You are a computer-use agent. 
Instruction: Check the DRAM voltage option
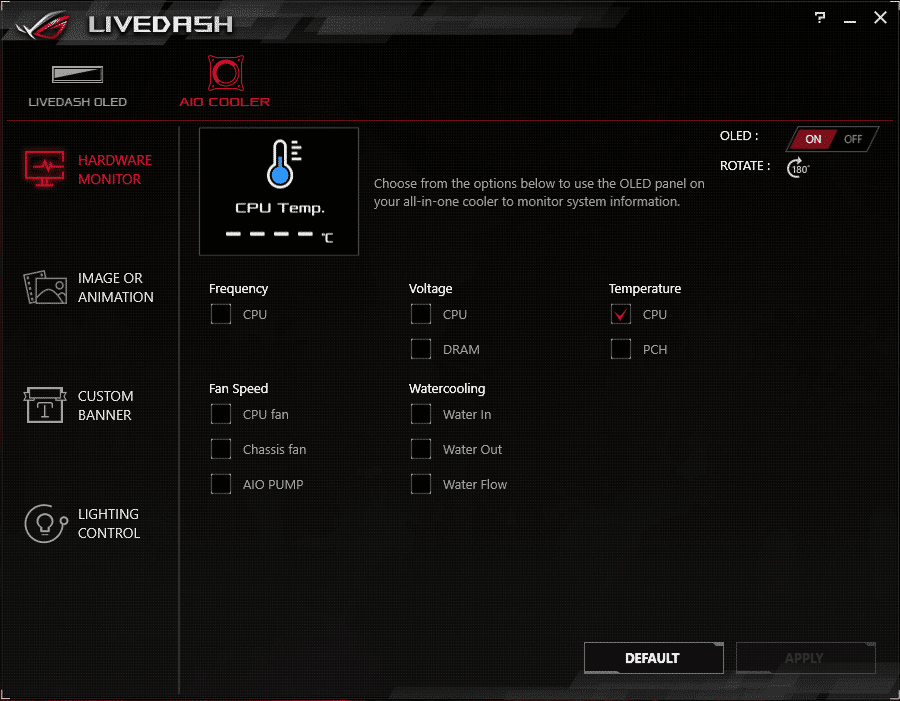(421, 350)
